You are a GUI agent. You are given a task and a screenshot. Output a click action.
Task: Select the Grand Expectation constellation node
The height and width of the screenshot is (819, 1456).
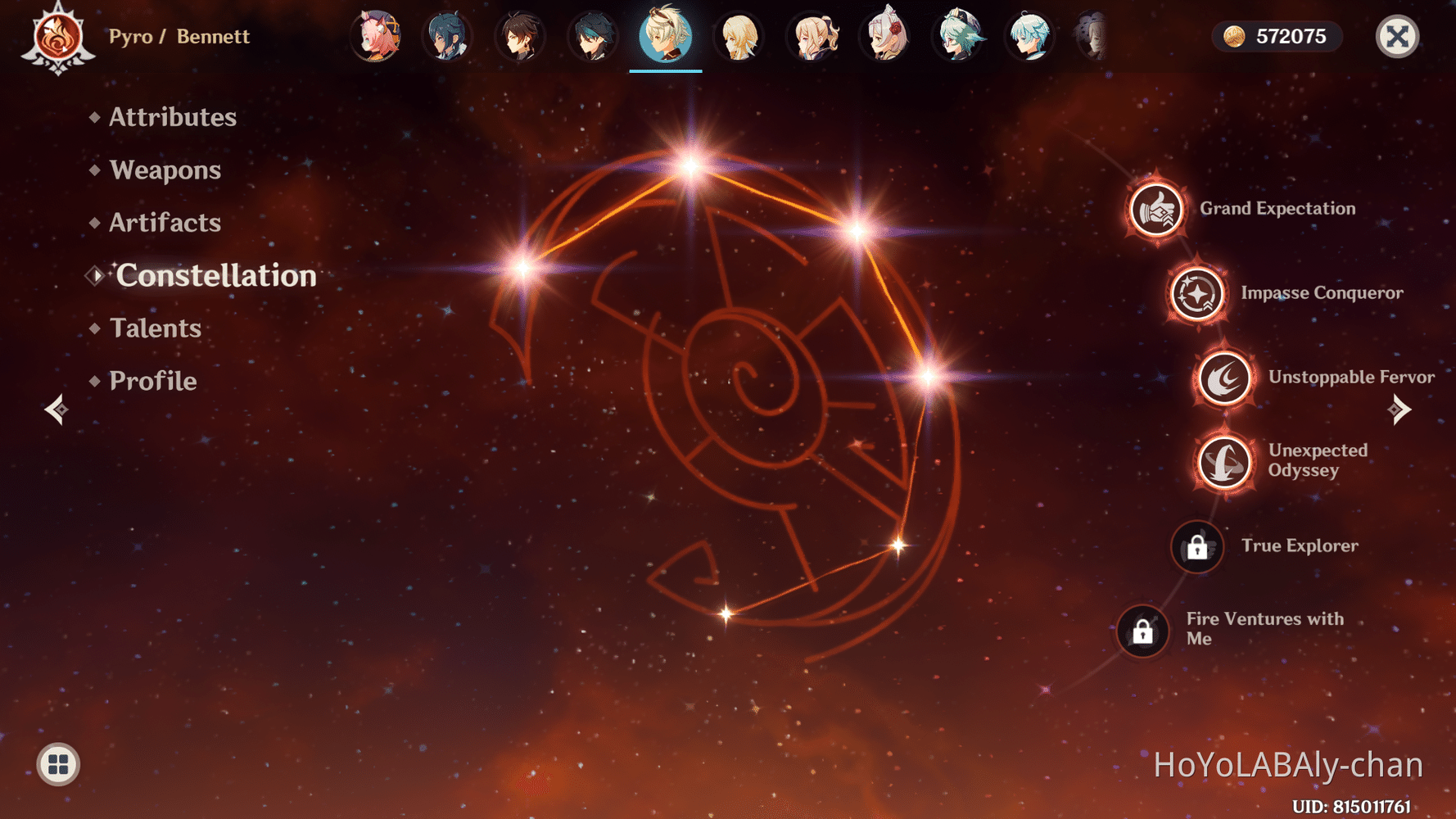click(1155, 210)
